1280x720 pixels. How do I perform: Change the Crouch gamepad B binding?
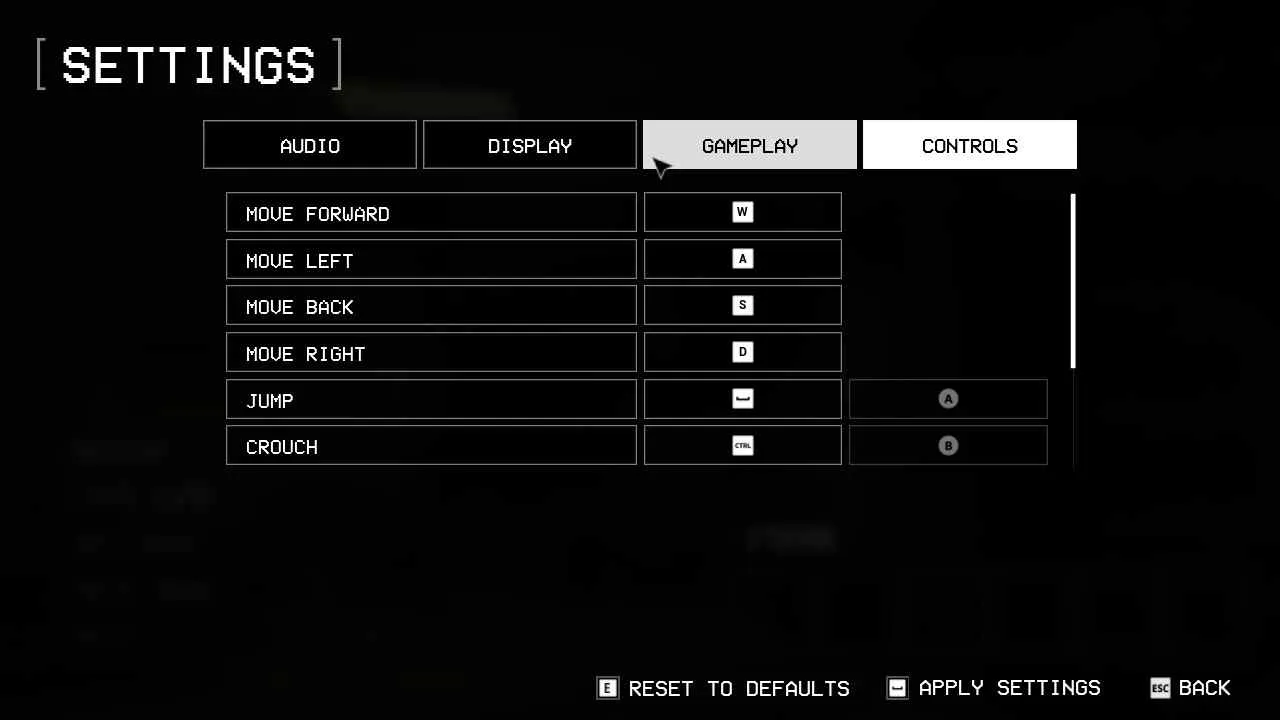(x=948, y=445)
